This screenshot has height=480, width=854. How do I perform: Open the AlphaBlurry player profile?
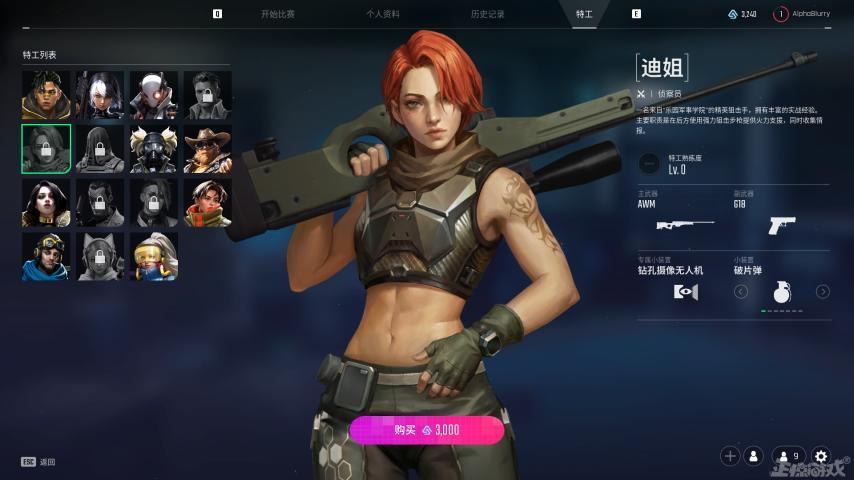[x=811, y=14]
